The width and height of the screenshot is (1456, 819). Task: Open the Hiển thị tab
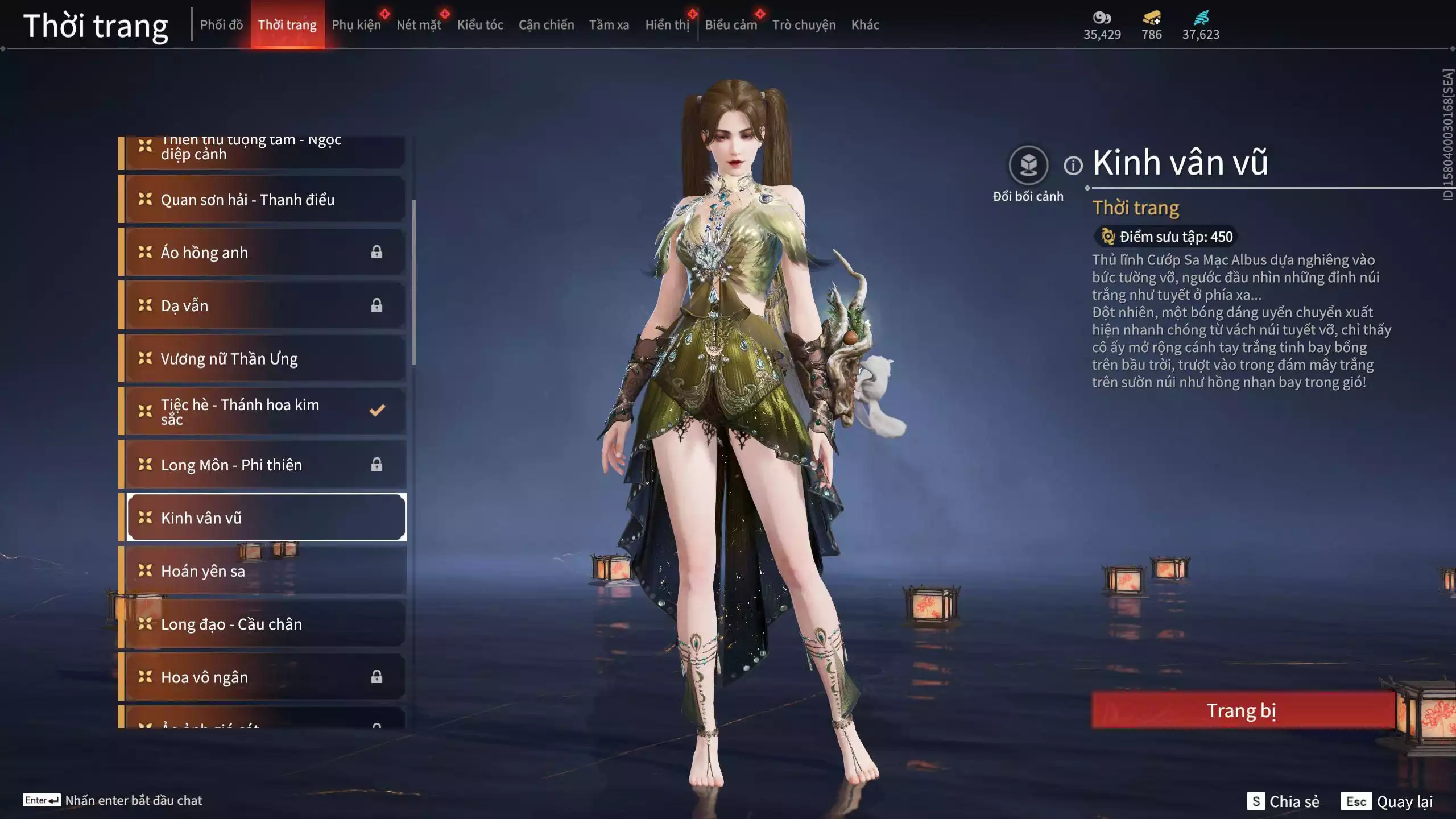pos(667,25)
